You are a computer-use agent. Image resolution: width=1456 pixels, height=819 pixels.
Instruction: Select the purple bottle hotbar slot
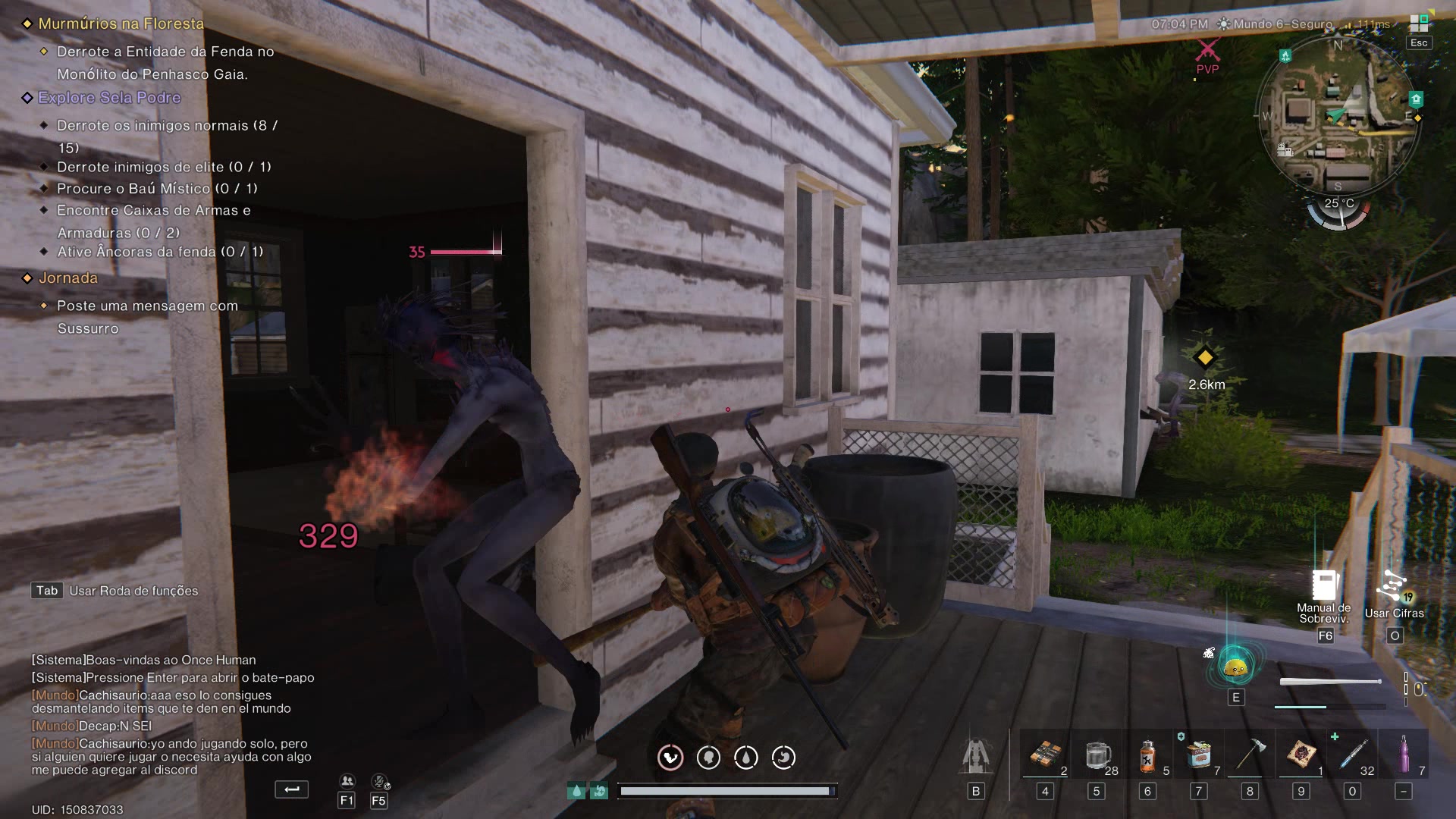1404,755
